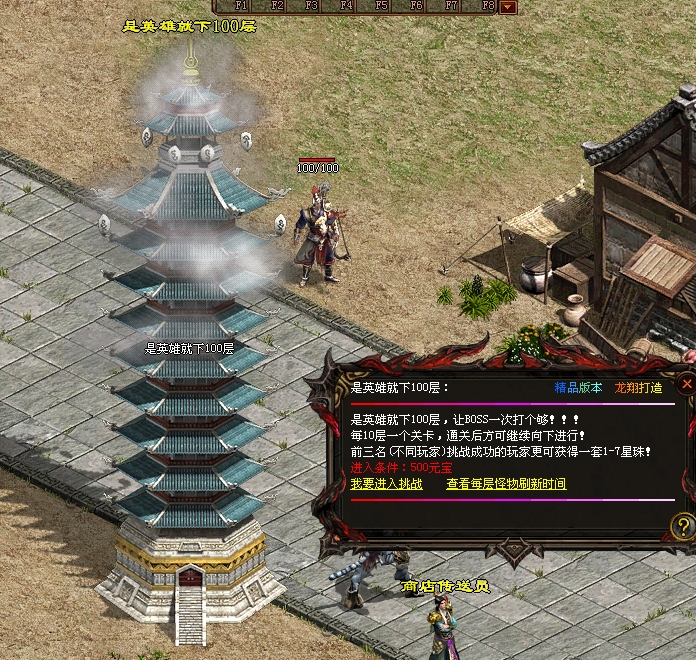Choose "我要进入挑战" to enter the challenge

tap(386, 484)
